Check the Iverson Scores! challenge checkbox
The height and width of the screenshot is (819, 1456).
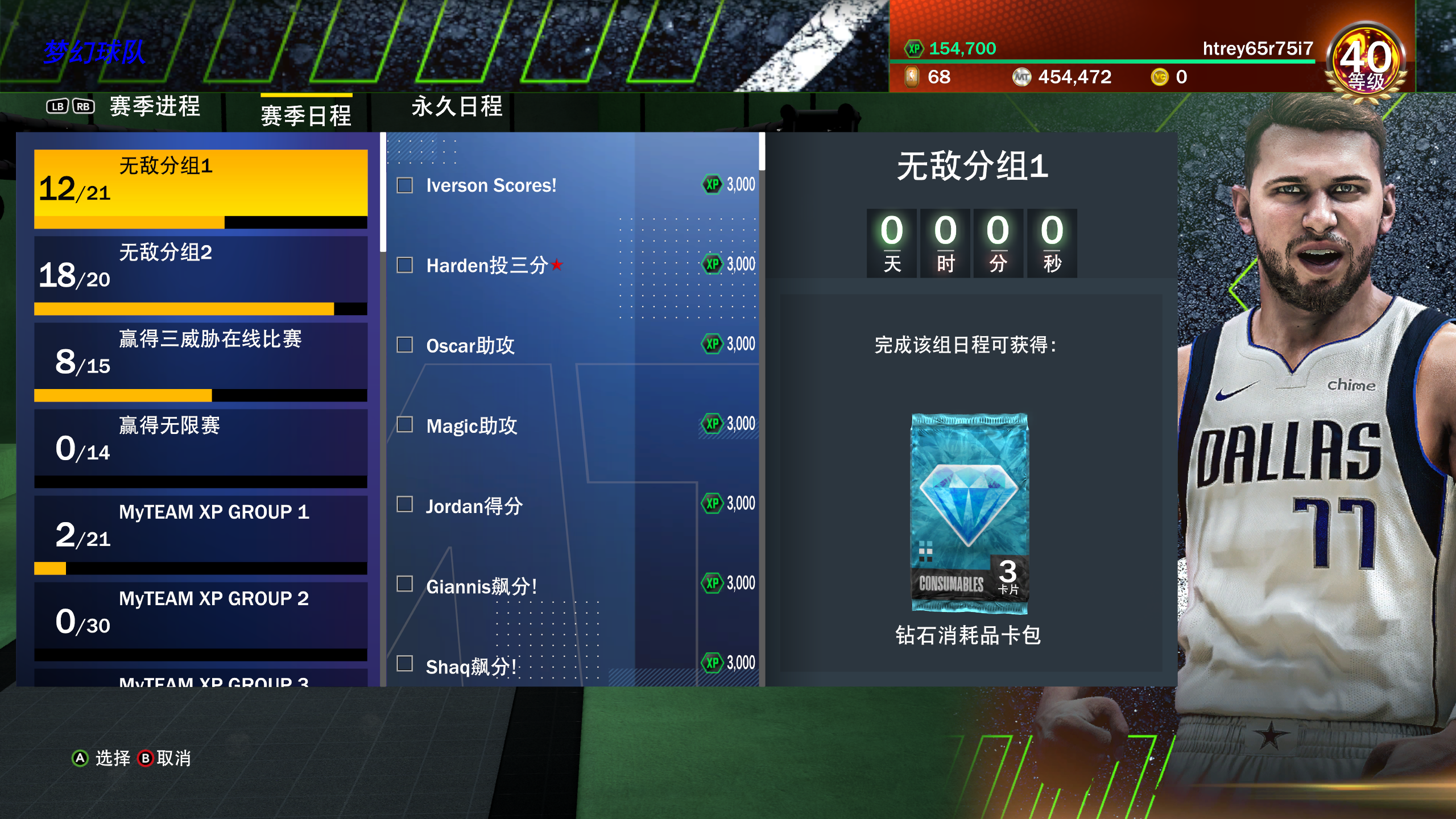[404, 184]
